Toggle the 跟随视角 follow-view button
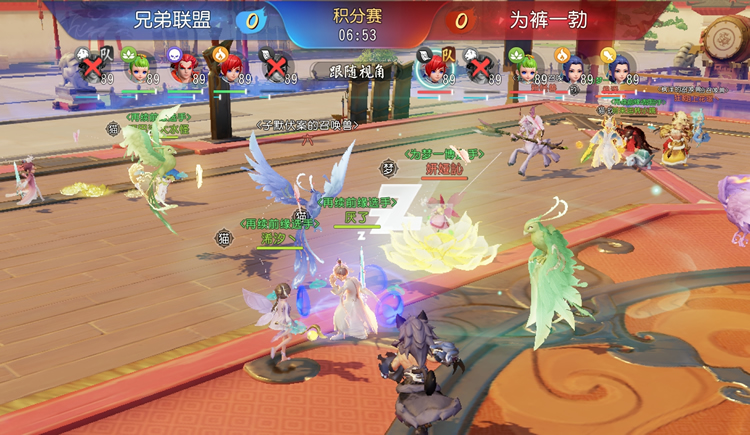The image size is (750, 435). click(x=343, y=70)
